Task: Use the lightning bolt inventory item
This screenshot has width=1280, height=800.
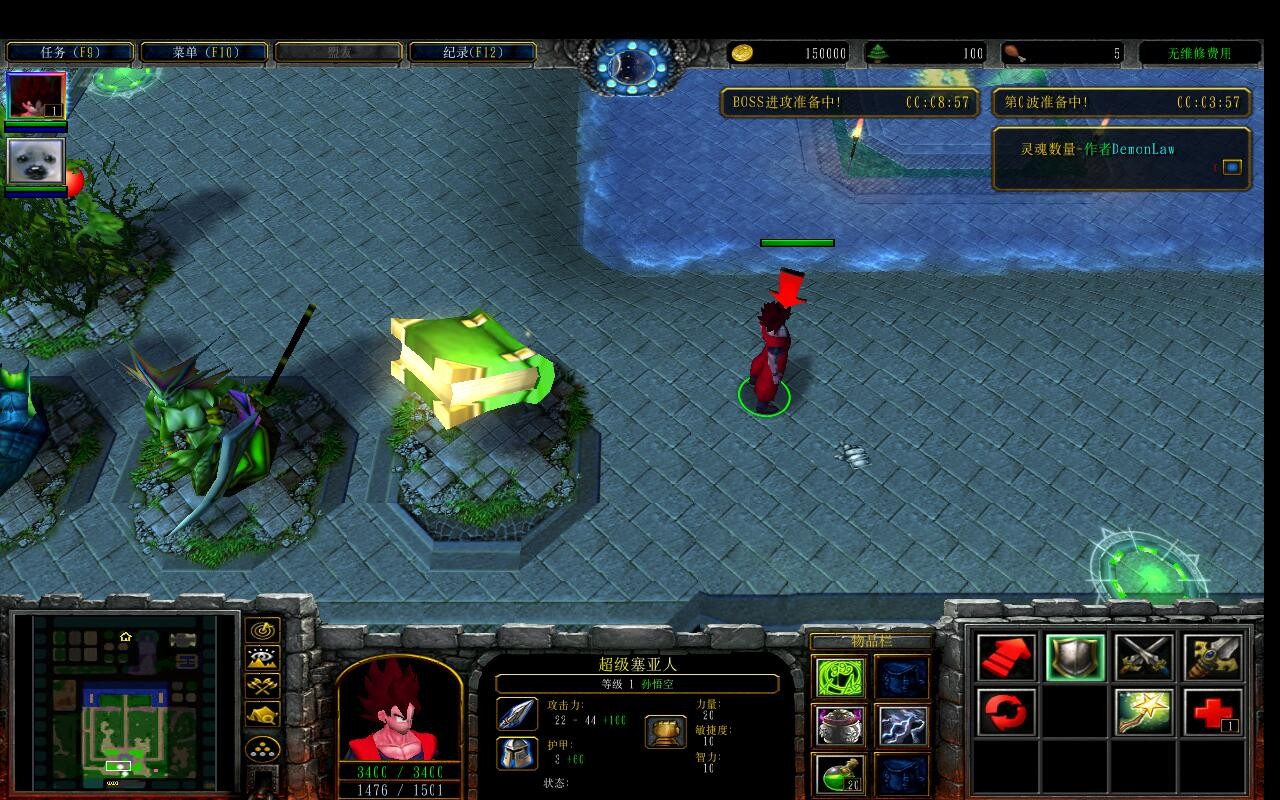Action: (902, 726)
